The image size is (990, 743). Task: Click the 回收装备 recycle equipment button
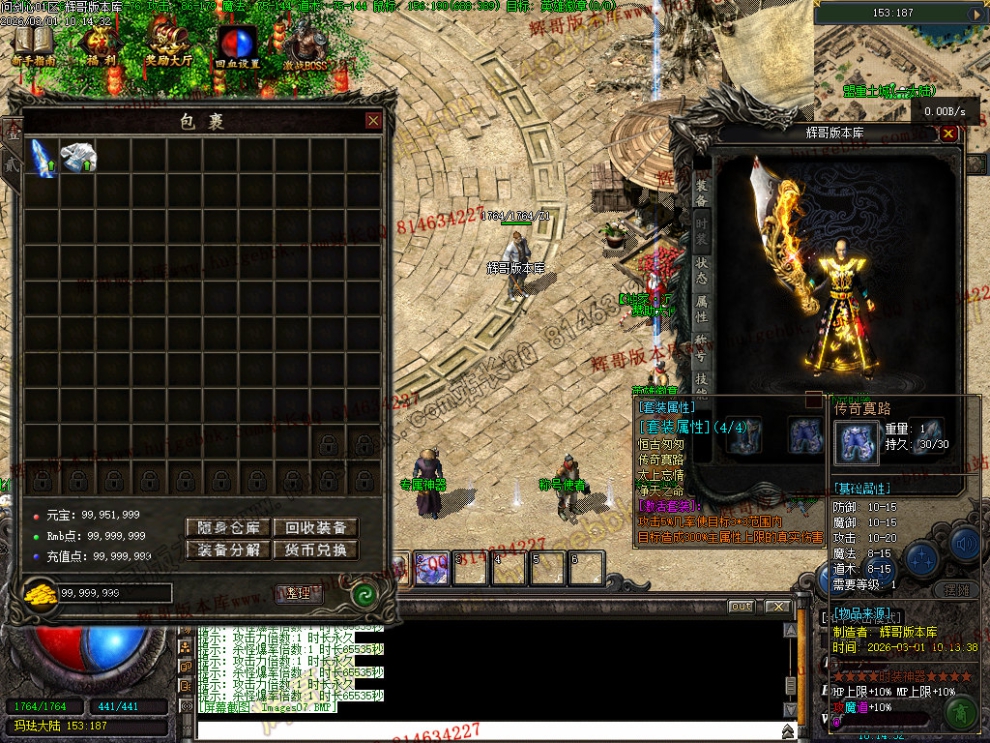315,528
